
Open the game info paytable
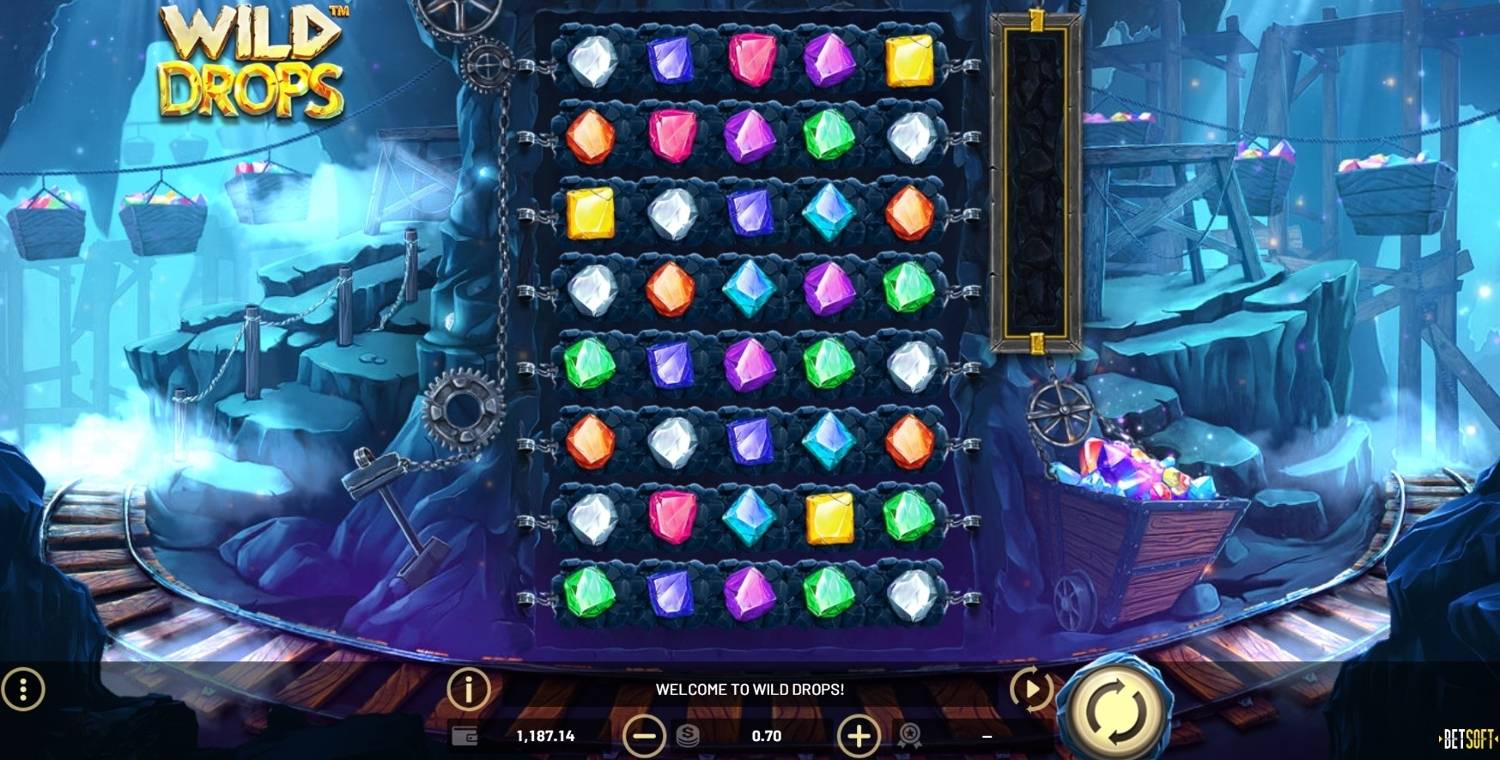pos(468,689)
